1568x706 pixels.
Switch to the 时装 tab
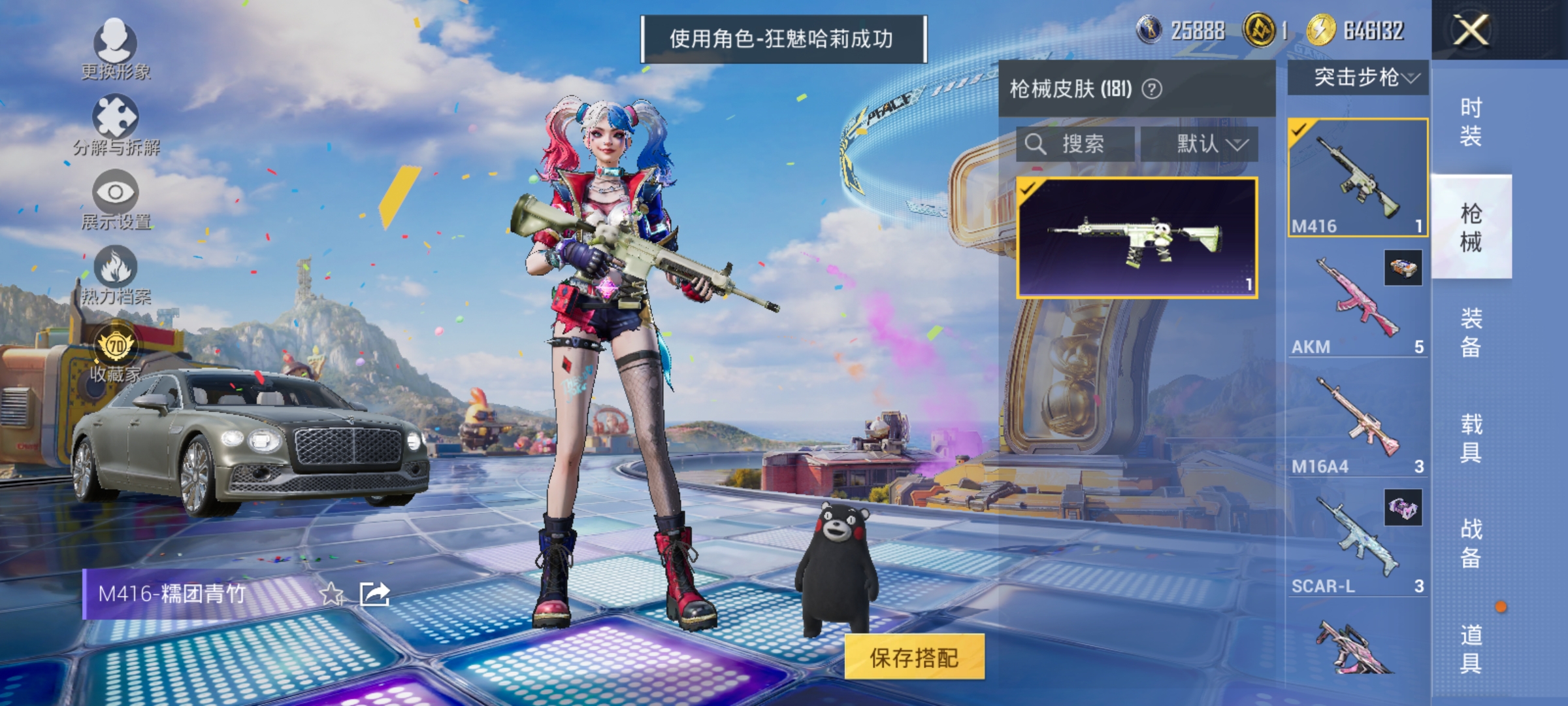[1471, 120]
